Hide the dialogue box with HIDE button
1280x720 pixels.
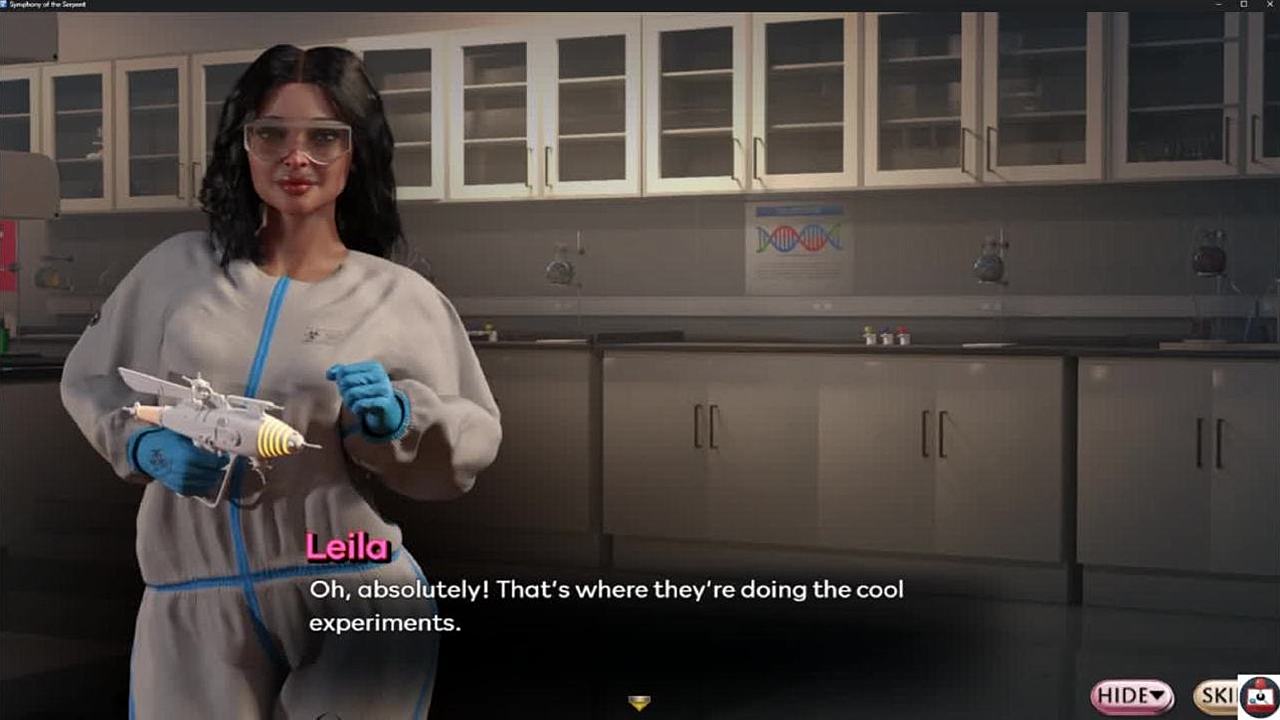click(x=1132, y=696)
